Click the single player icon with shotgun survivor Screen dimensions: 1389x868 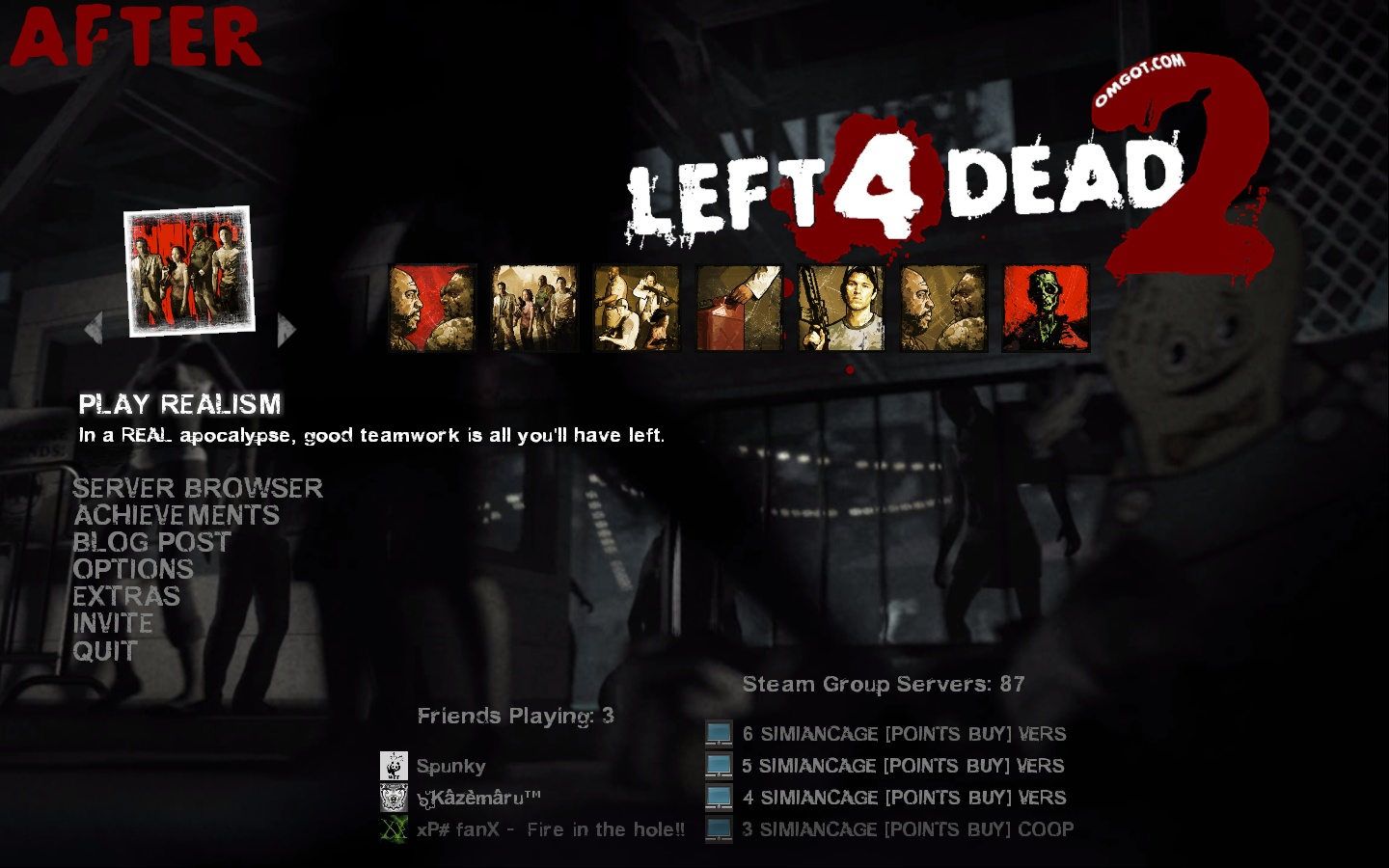coord(841,308)
